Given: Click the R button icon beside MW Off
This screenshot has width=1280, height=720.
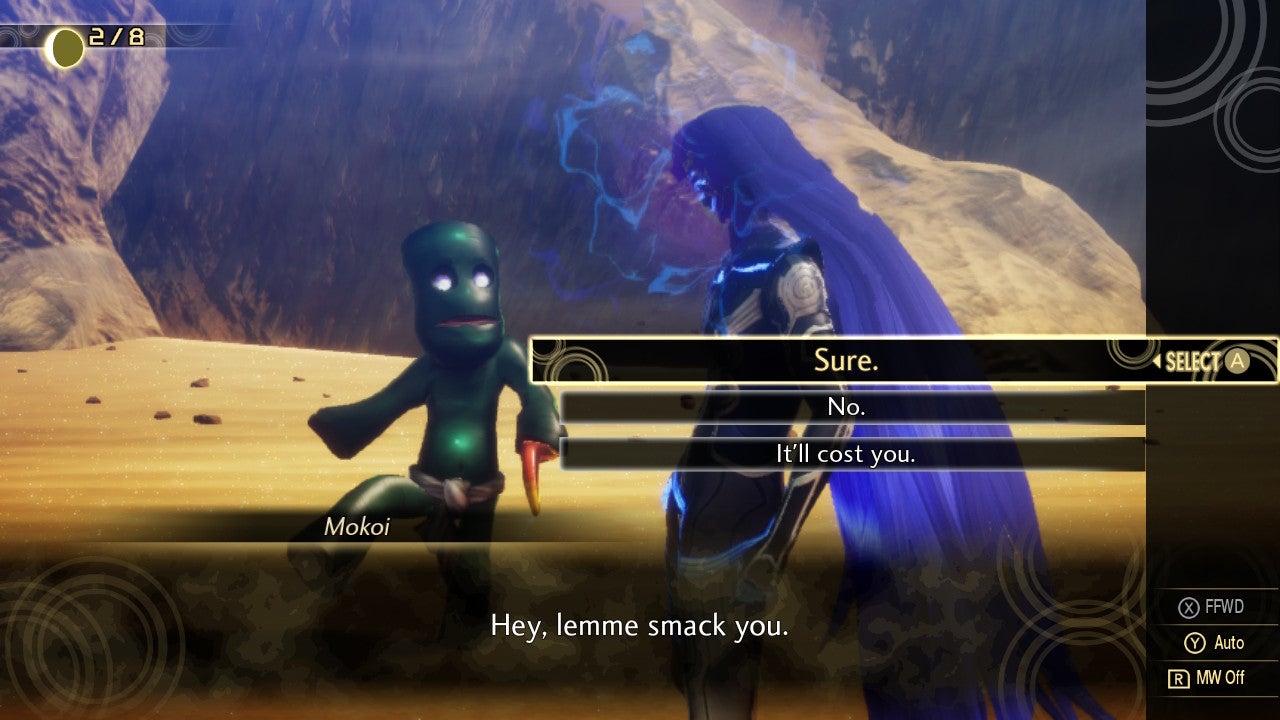Looking at the screenshot, I should tap(1178, 678).
